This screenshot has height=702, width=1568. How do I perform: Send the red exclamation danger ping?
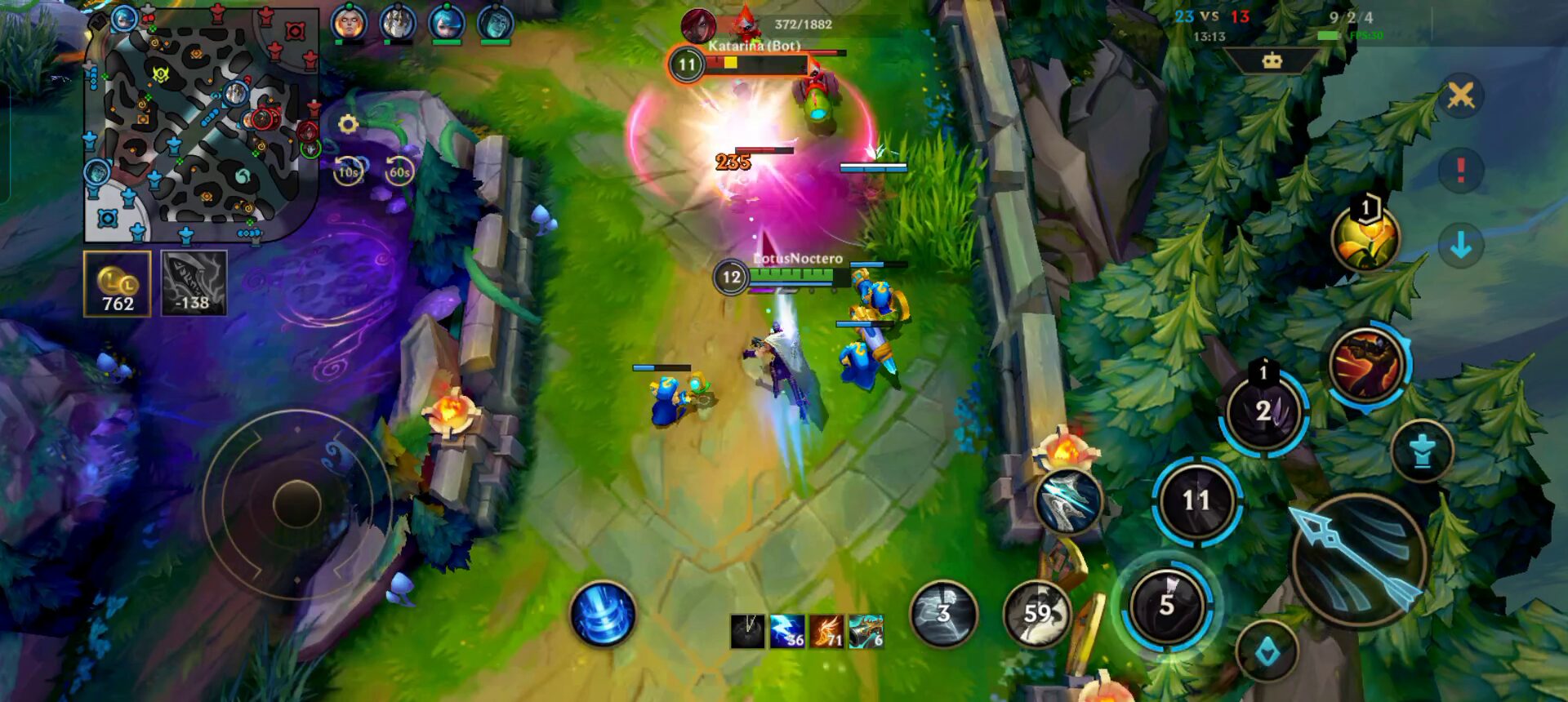pos(1460,170)
